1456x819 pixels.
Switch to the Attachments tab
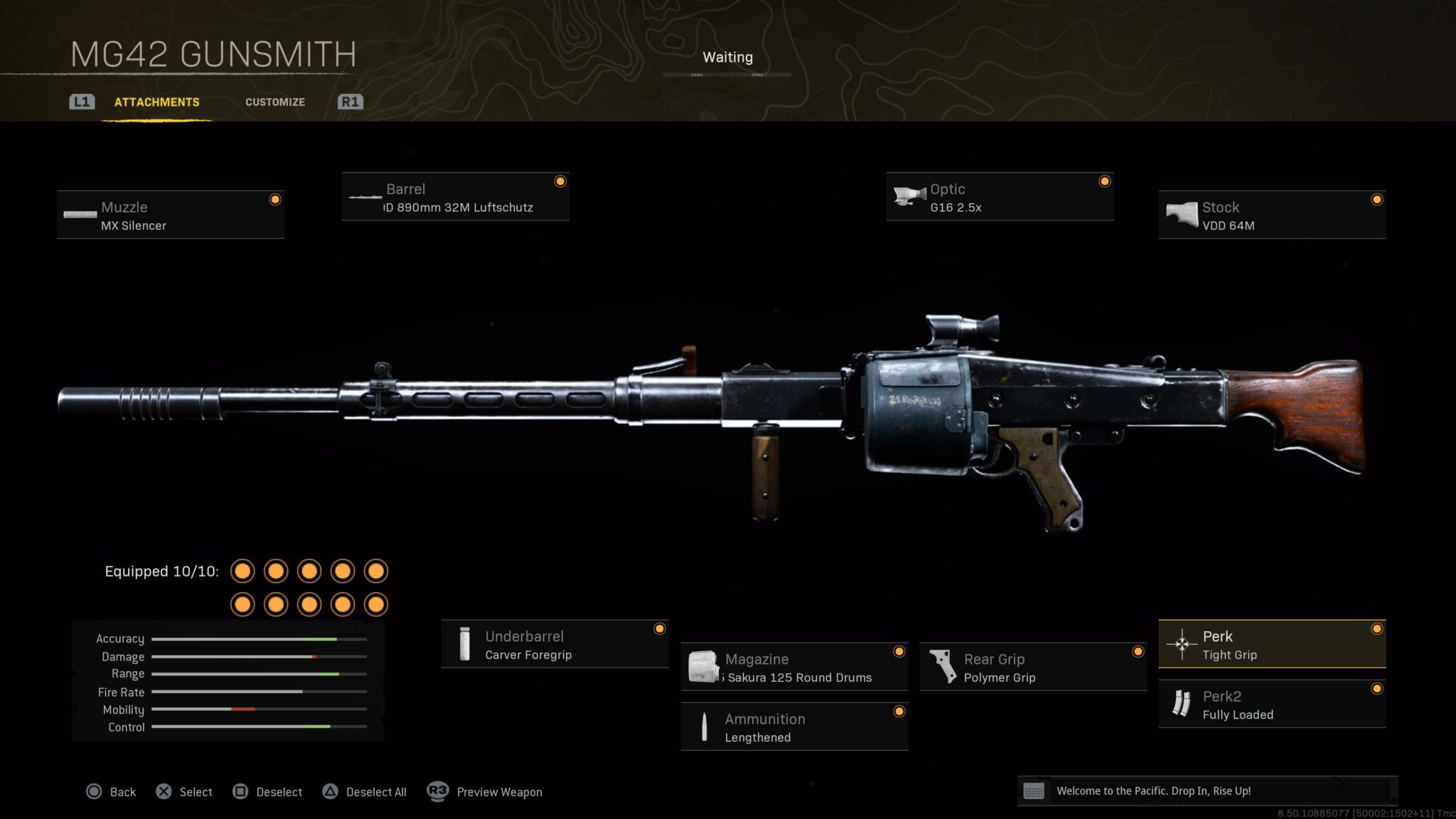pos(156,102)
